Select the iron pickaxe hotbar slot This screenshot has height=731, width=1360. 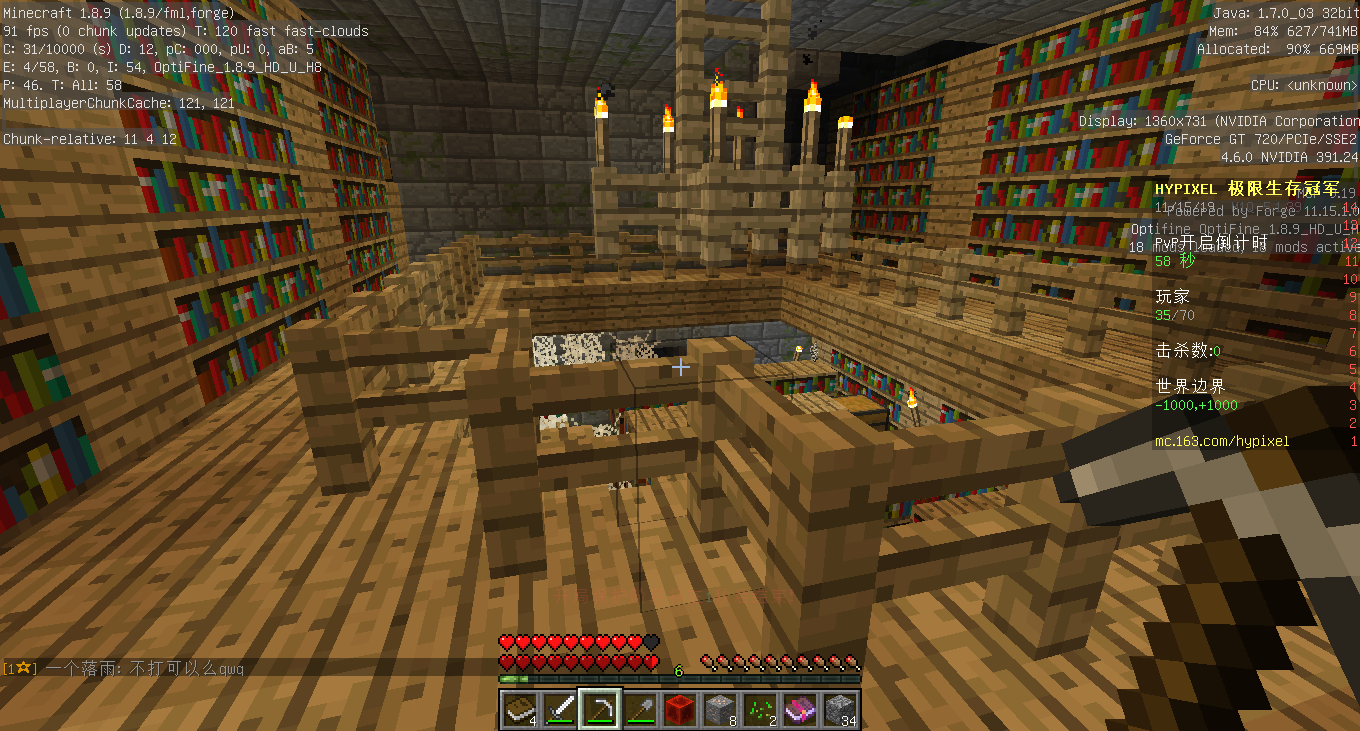point(600,709)
